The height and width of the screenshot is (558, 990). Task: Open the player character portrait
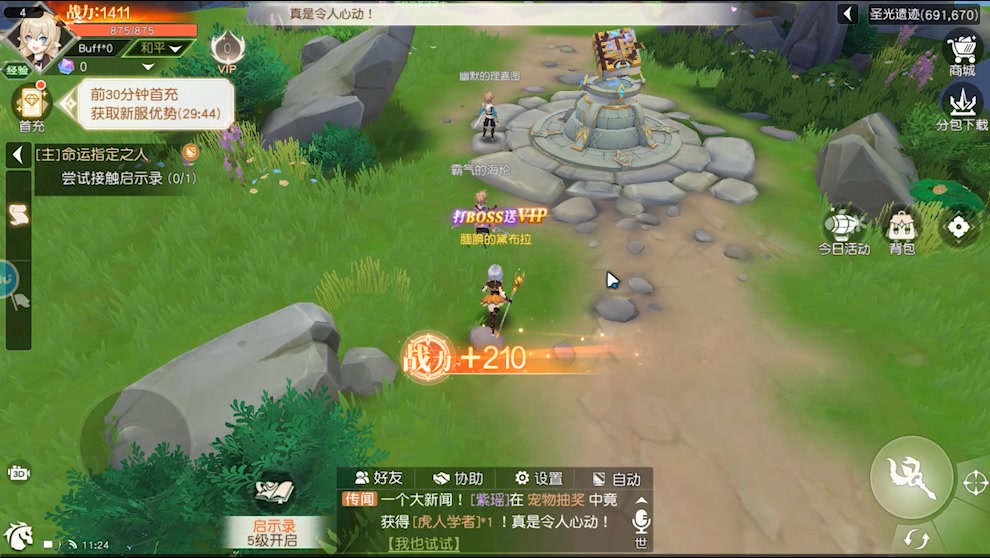[x=40, y=36]
